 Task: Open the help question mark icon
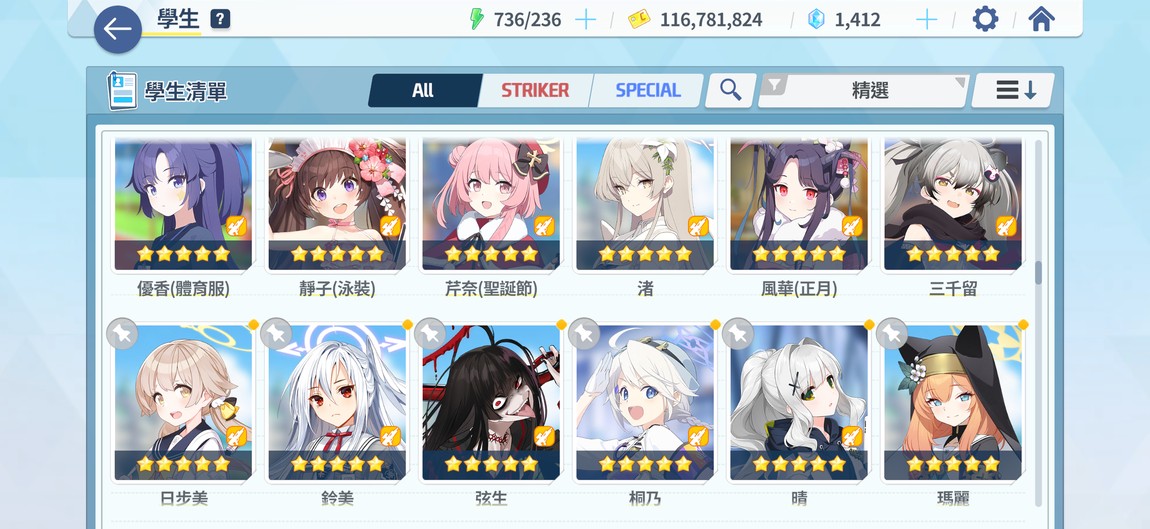(220, 20)
